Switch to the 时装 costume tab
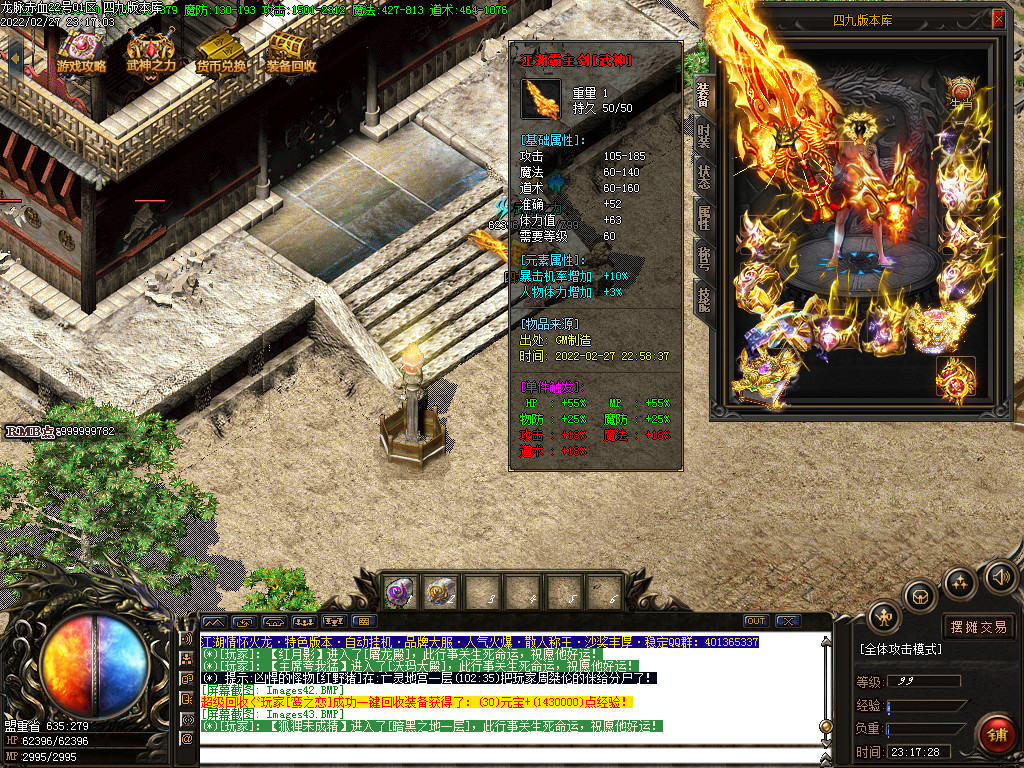This screenshot has width=1024, height=768. point(704,137)
